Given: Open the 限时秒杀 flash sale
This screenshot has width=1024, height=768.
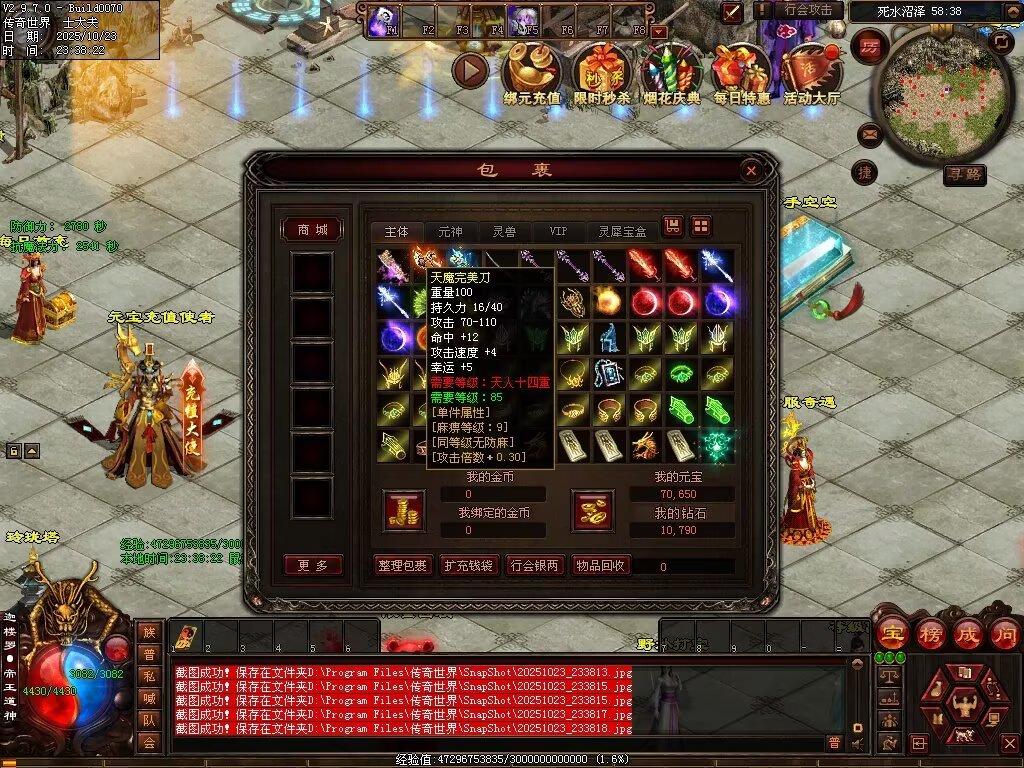Looking at the screenshot, I should [602, 73].
